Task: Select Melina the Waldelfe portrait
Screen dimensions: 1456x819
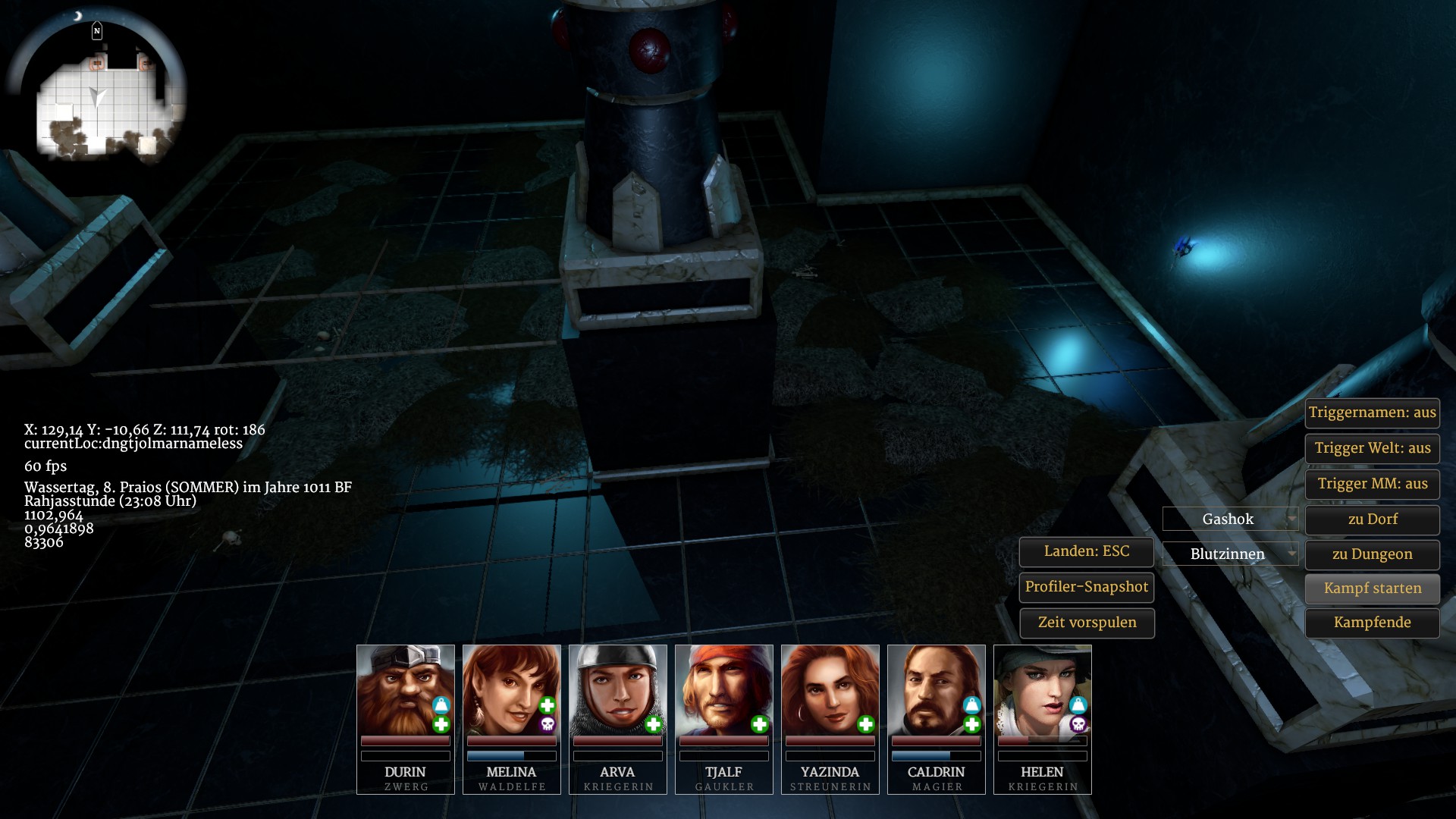Action: (511, 689)
